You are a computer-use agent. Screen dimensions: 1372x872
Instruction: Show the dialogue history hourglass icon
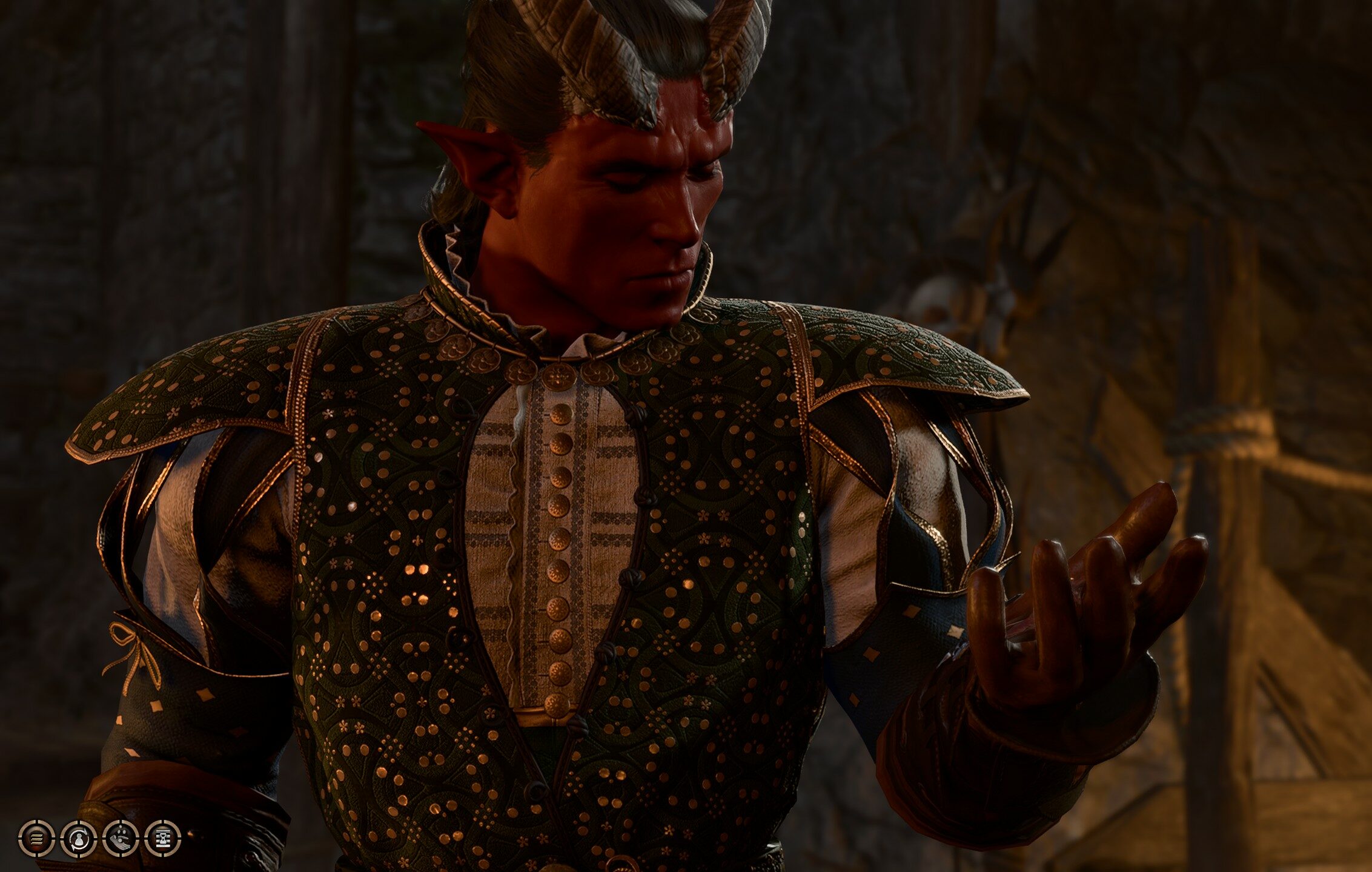[163, 839]
